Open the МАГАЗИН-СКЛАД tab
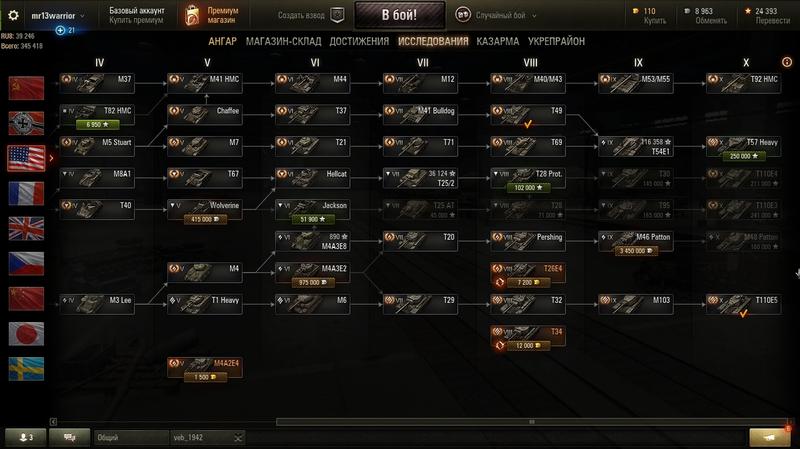Image resolution: width=800 pixels, height=449 pixels. click(289, 42)
